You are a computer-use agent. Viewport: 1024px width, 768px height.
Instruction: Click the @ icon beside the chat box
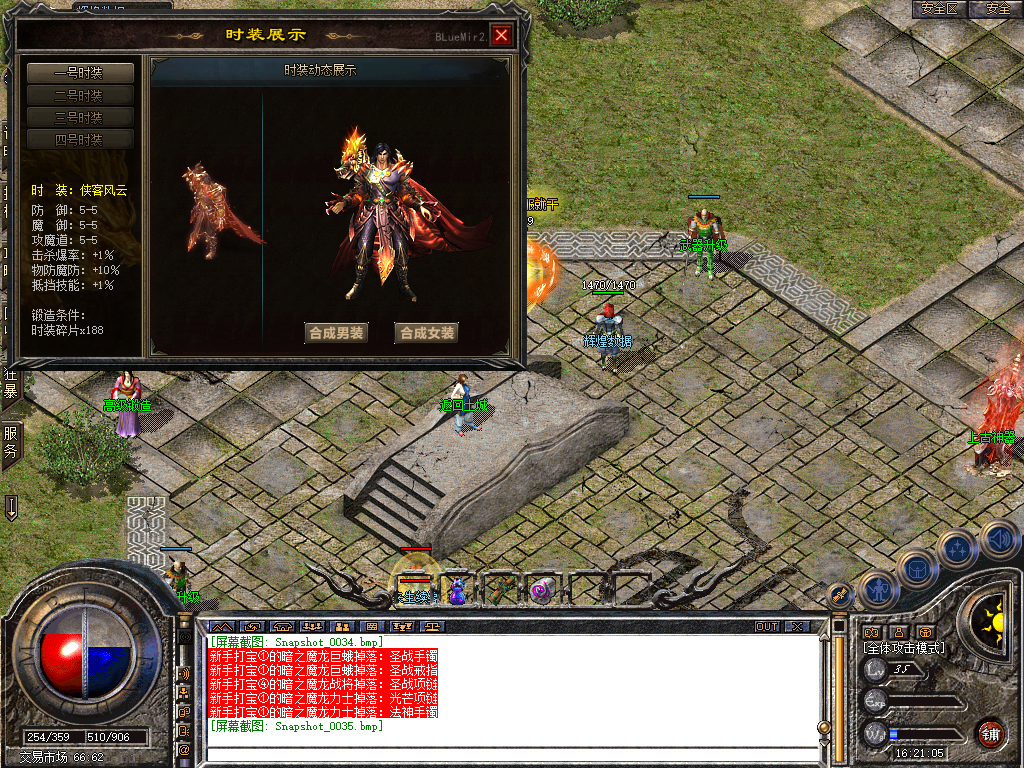click(185, 749)
